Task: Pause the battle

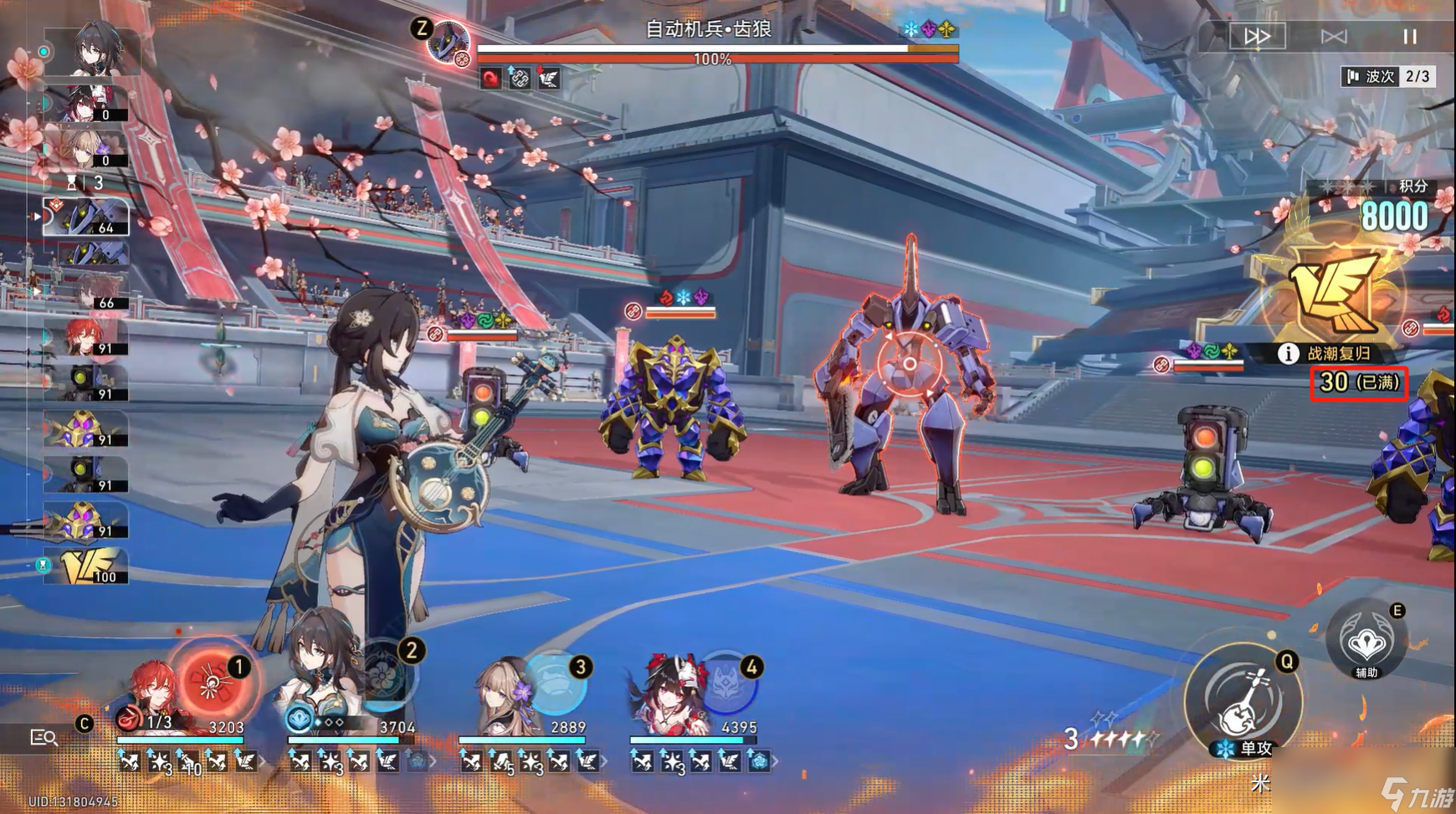Action: click(x=1410, y=36)
